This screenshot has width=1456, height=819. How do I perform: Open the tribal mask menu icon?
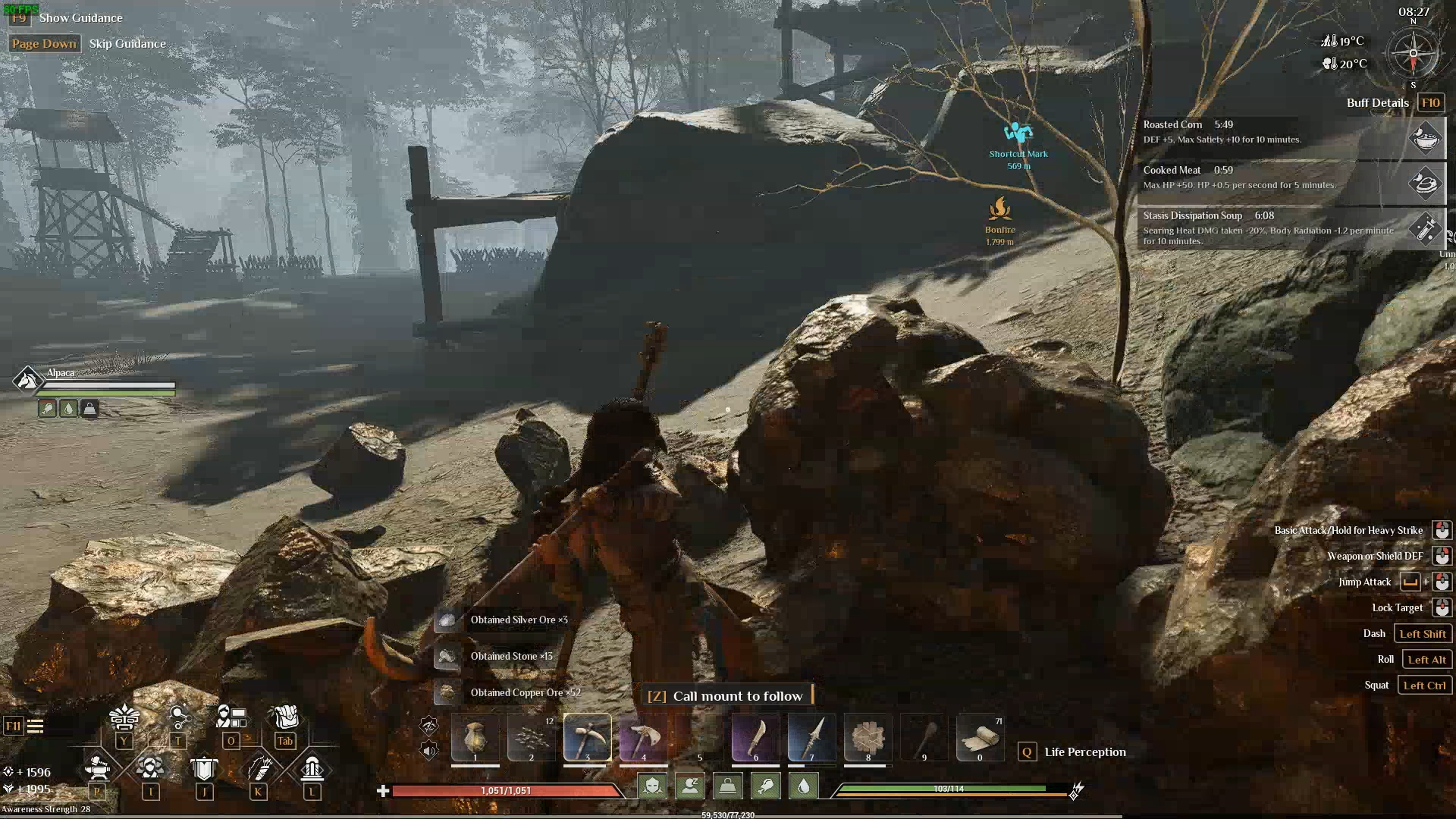click(x=124, y=717)
